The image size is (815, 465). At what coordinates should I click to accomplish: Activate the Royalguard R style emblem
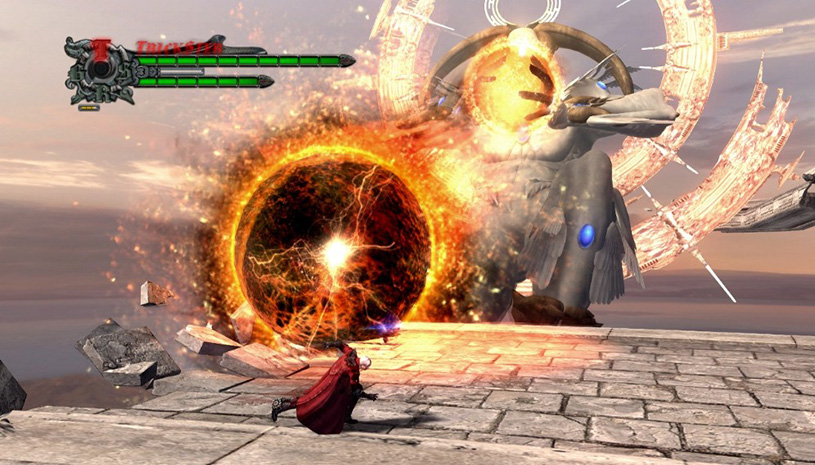tap(100, 93)
